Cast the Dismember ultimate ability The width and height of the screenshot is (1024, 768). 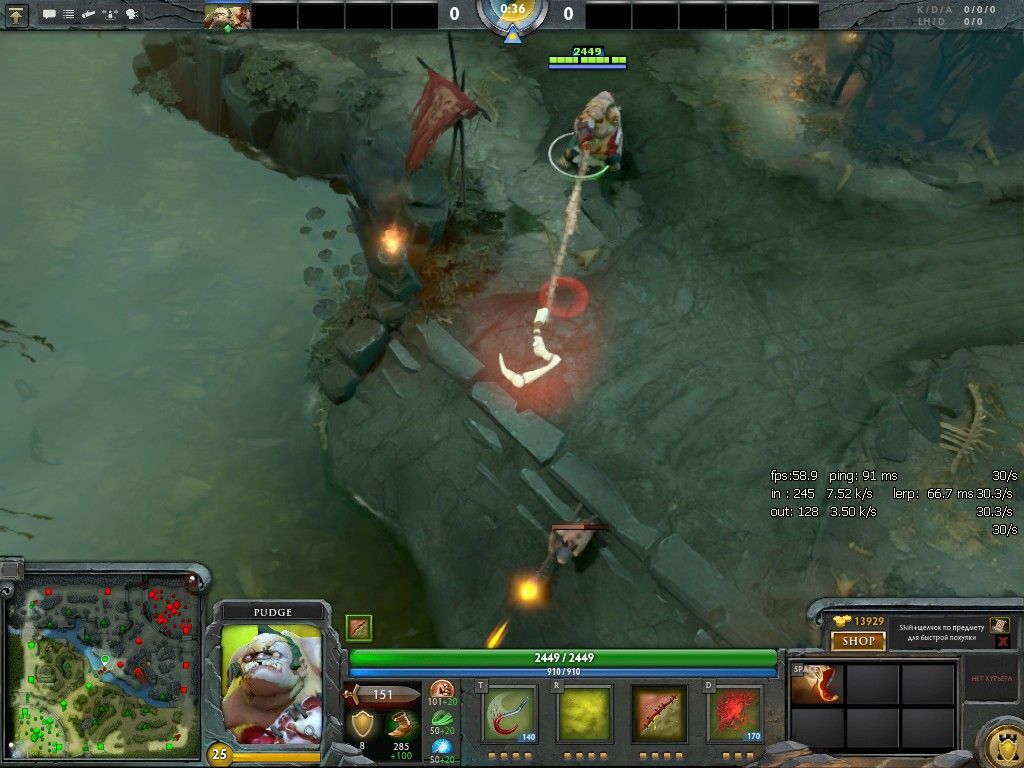coord(734,713)
